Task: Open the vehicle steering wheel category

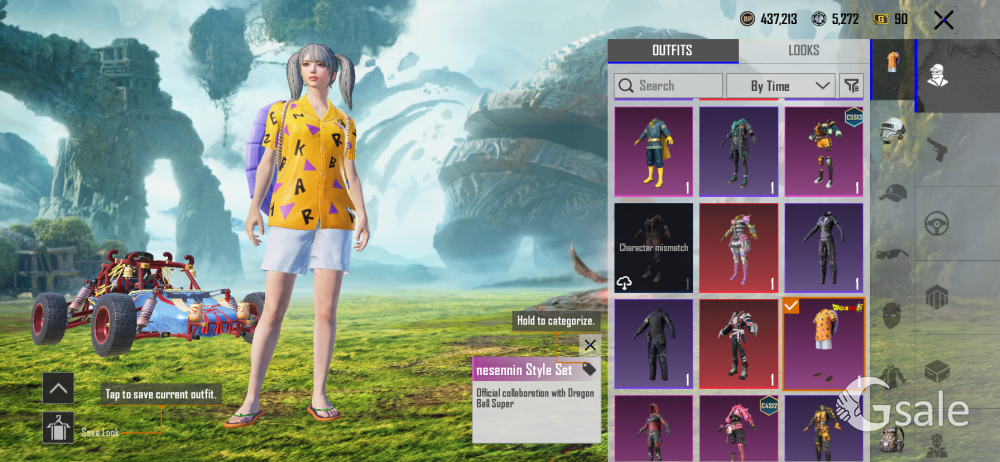Action: click(937, 222)
